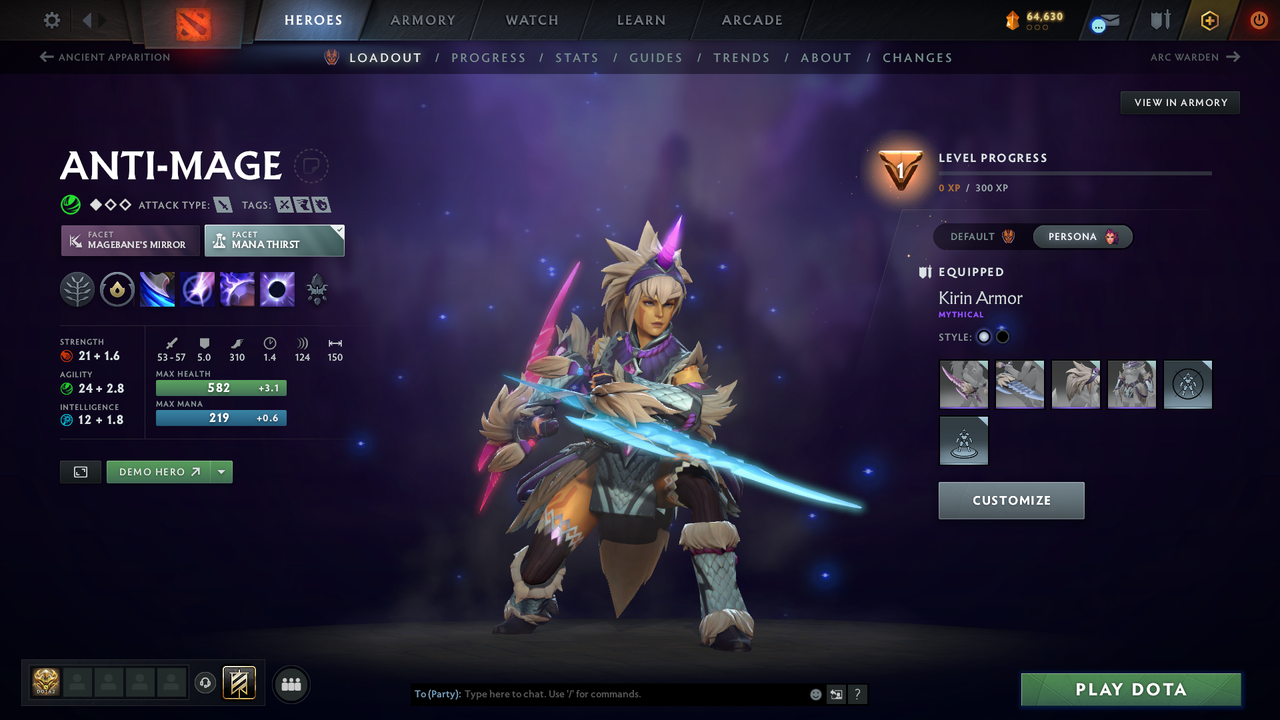Image resolution: width=1280 pixels, height=720 pixels.
Task: Click the Customize button
Action: coord(1011,500)
